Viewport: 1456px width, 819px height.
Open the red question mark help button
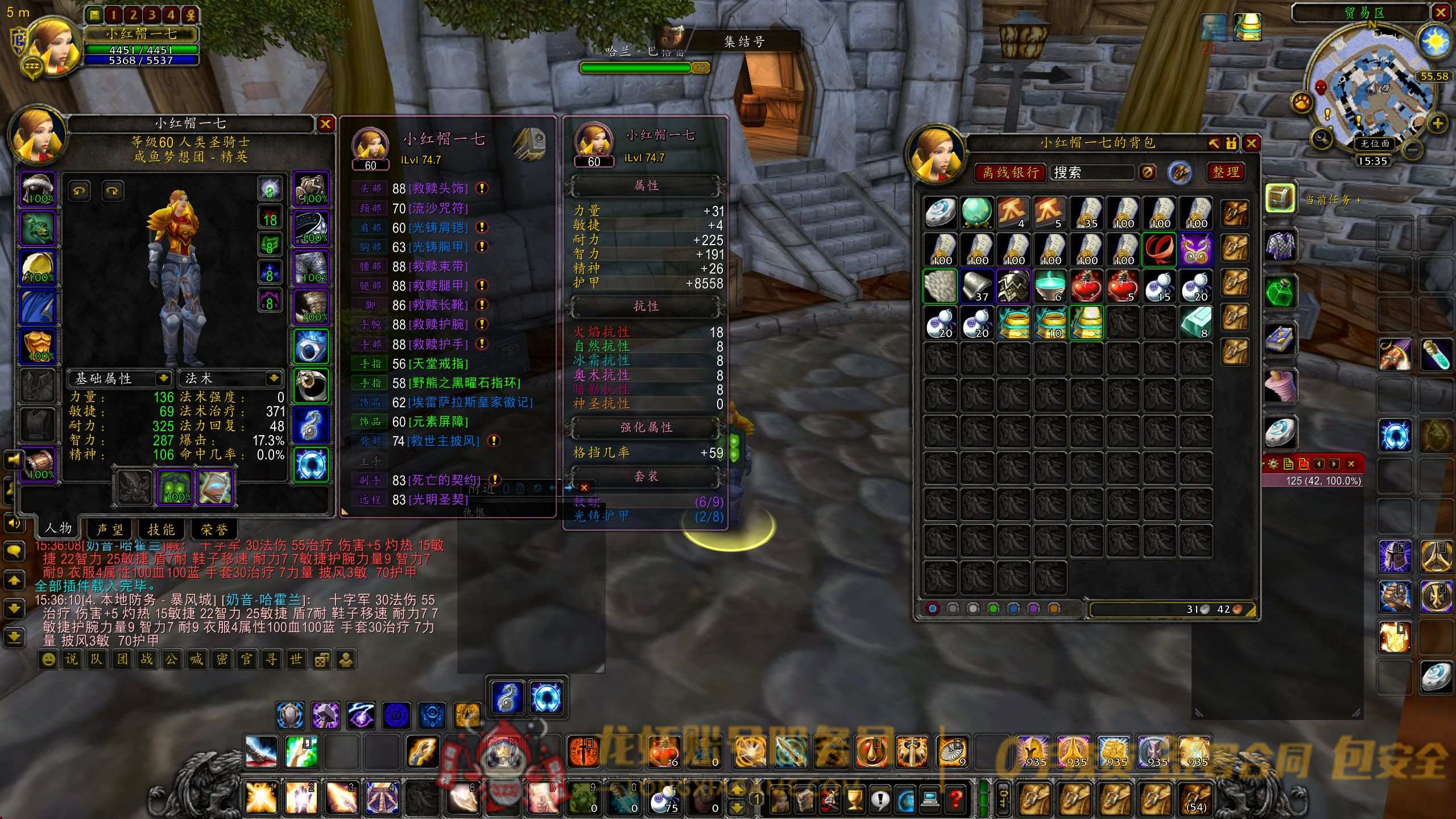coord(956,800)
